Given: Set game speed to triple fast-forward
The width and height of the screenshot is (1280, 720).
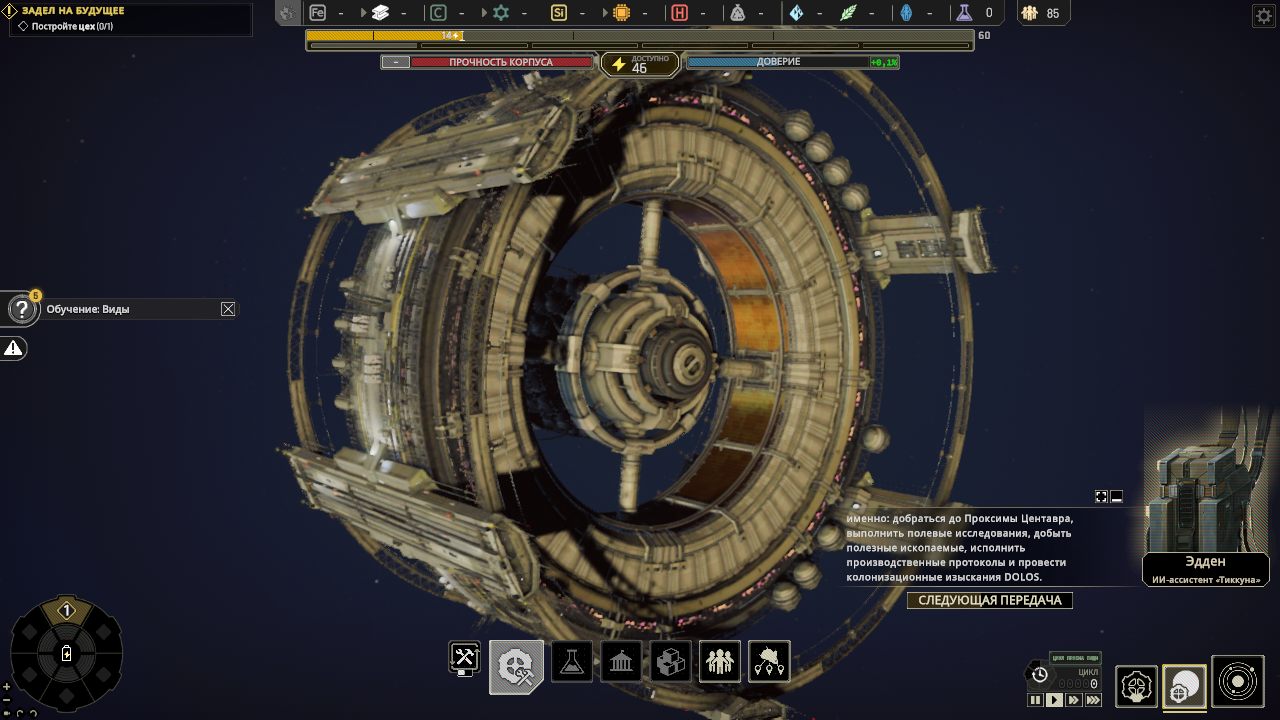Looking at the screenshot, I should click(x=1093, y=701).
